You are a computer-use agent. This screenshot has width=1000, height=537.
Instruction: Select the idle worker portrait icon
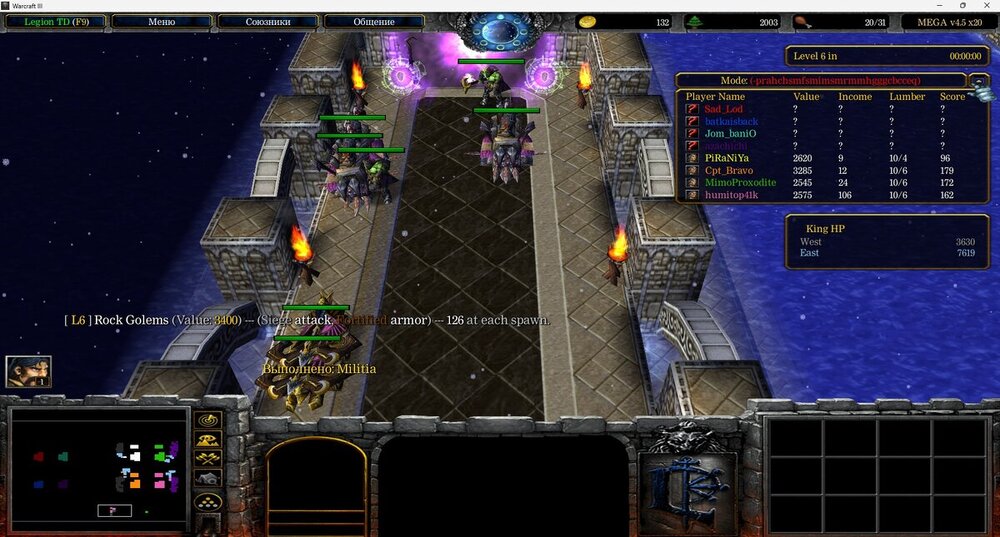pyautogui.click(x=28, y=371)
